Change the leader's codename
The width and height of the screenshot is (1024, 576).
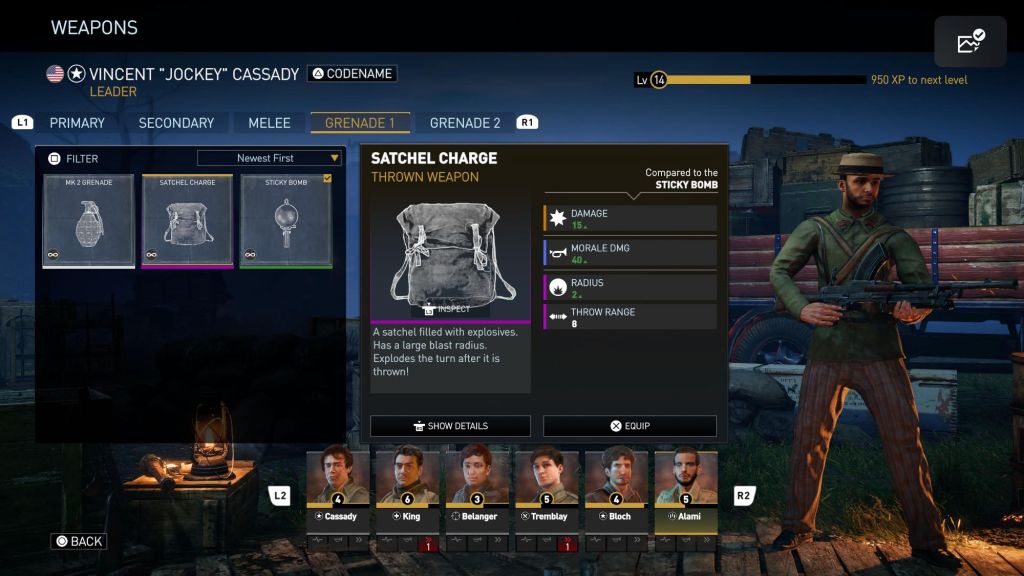pyautogui.click(x=352, y=73)
